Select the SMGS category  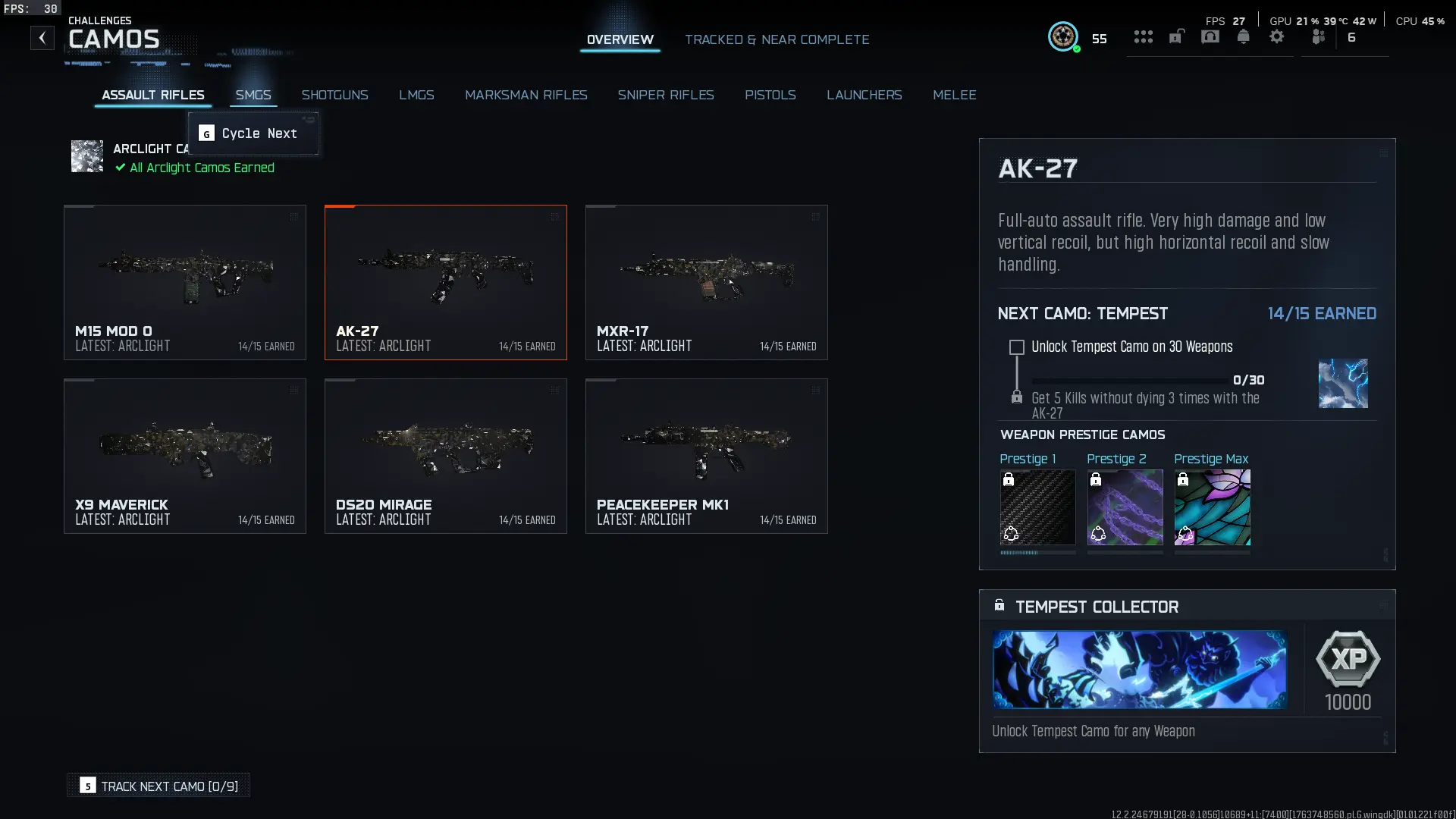tap(253, 95)
